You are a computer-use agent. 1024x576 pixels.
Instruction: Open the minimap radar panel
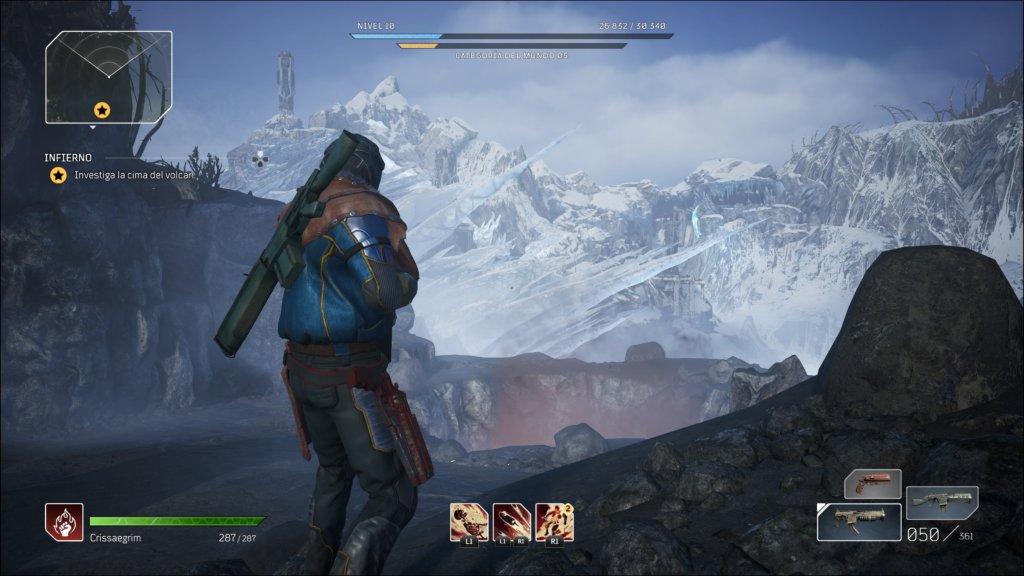pyautogui.click(x=108, y=76)
